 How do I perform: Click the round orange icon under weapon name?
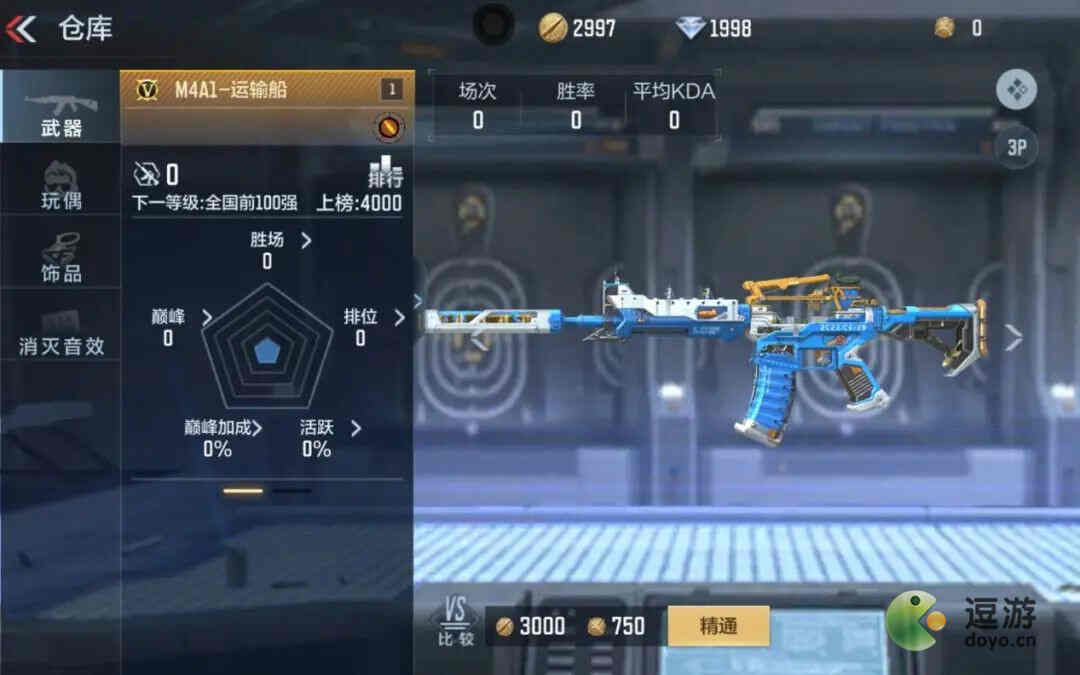click(x=389, y=127)
